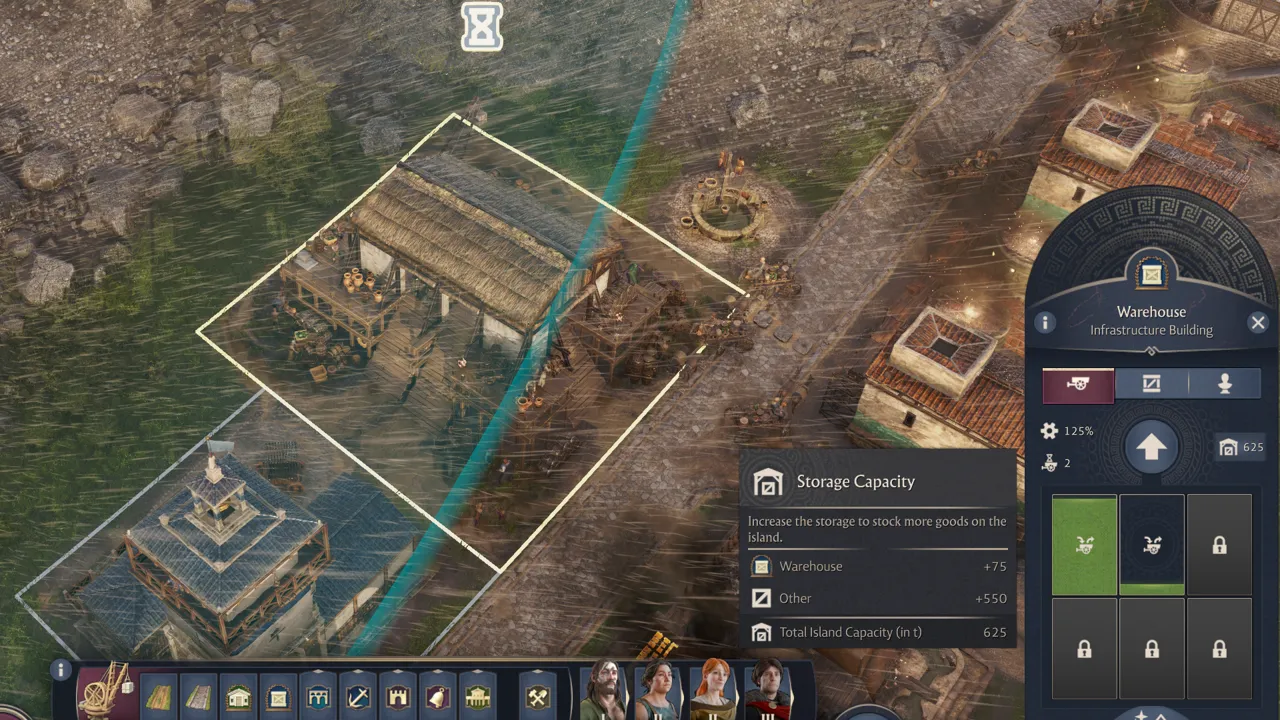This screenshot has width=1280, height=720.
Task: Open the Warehouse info button
Action: [1045, 322]
